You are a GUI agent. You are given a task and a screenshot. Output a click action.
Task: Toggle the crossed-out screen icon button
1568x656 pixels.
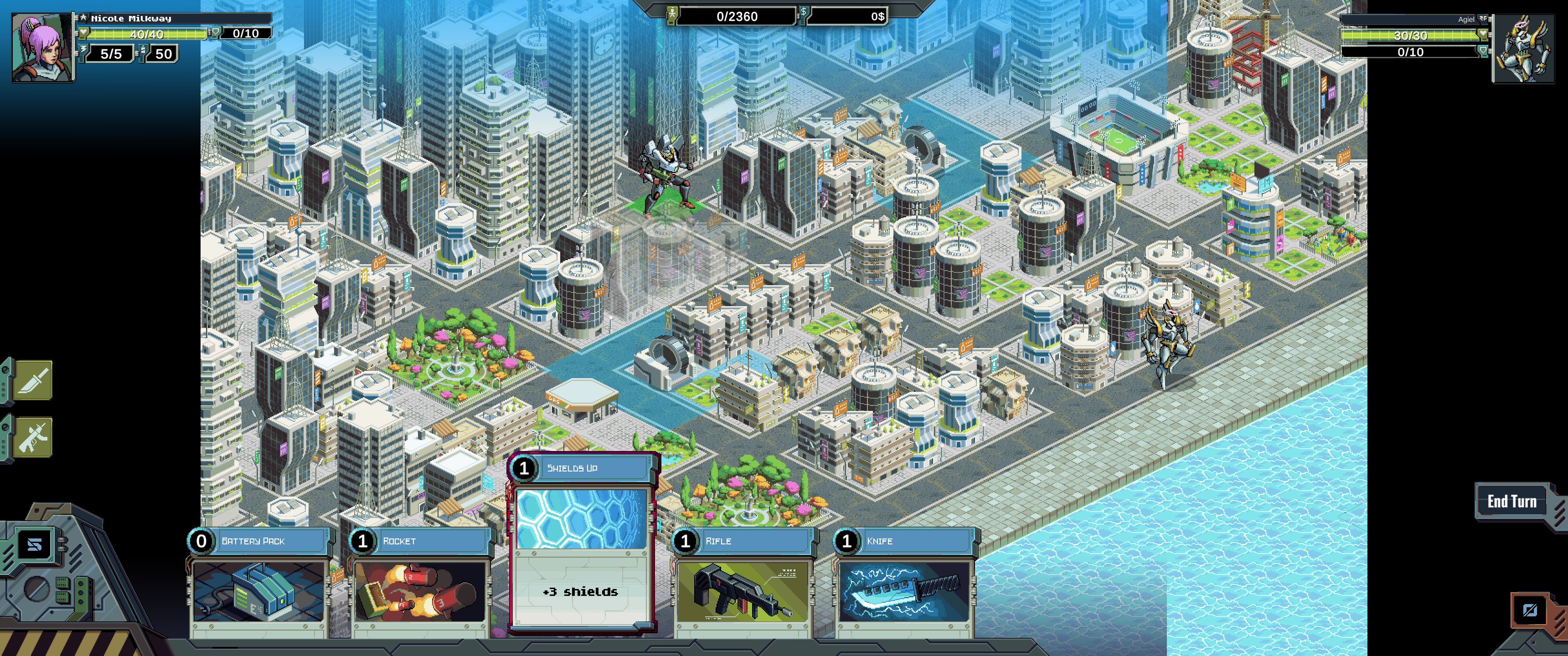(1529, 610)
